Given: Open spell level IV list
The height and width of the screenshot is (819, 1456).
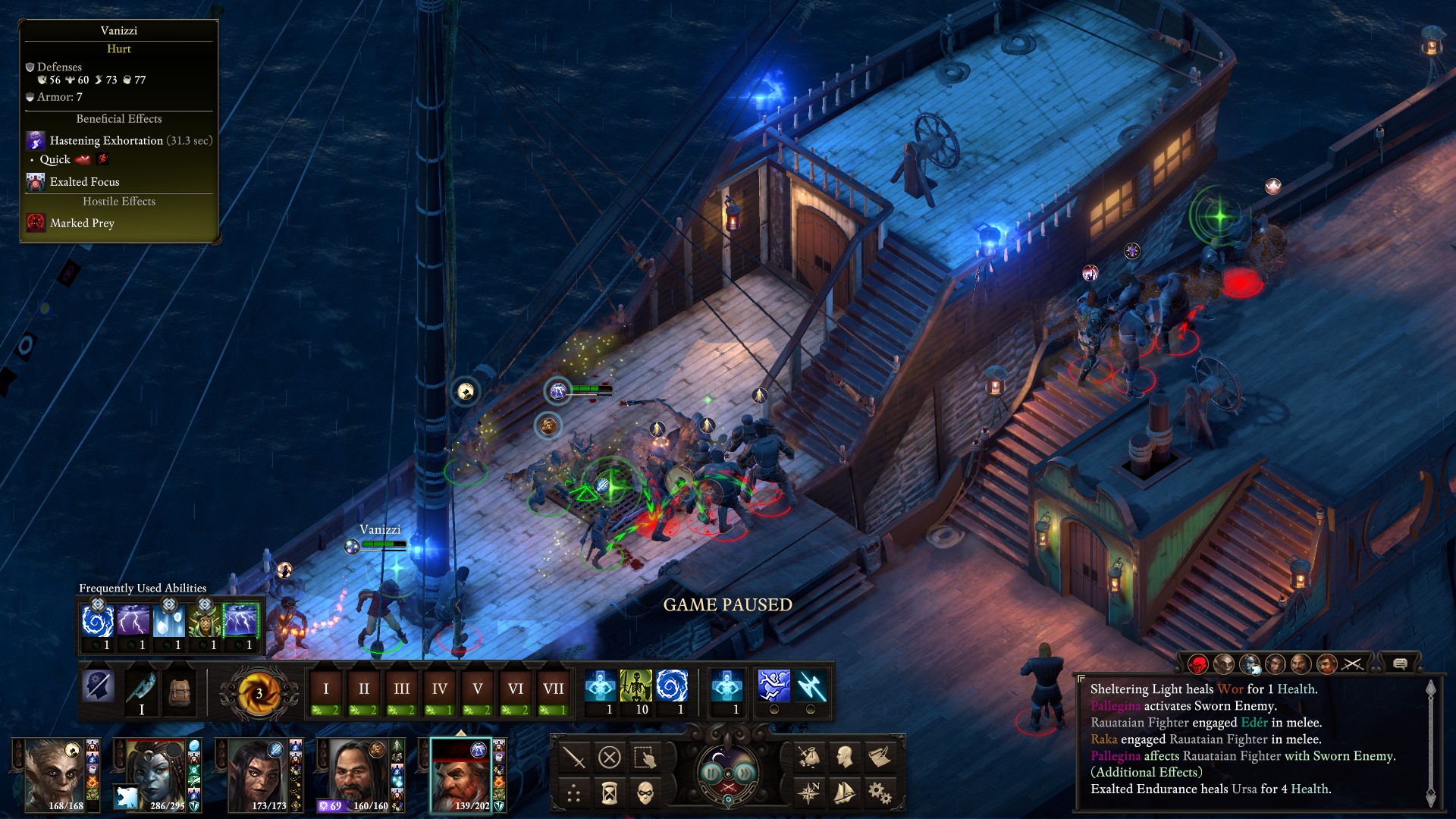Looking at the screenshot, I should (439, 689).
